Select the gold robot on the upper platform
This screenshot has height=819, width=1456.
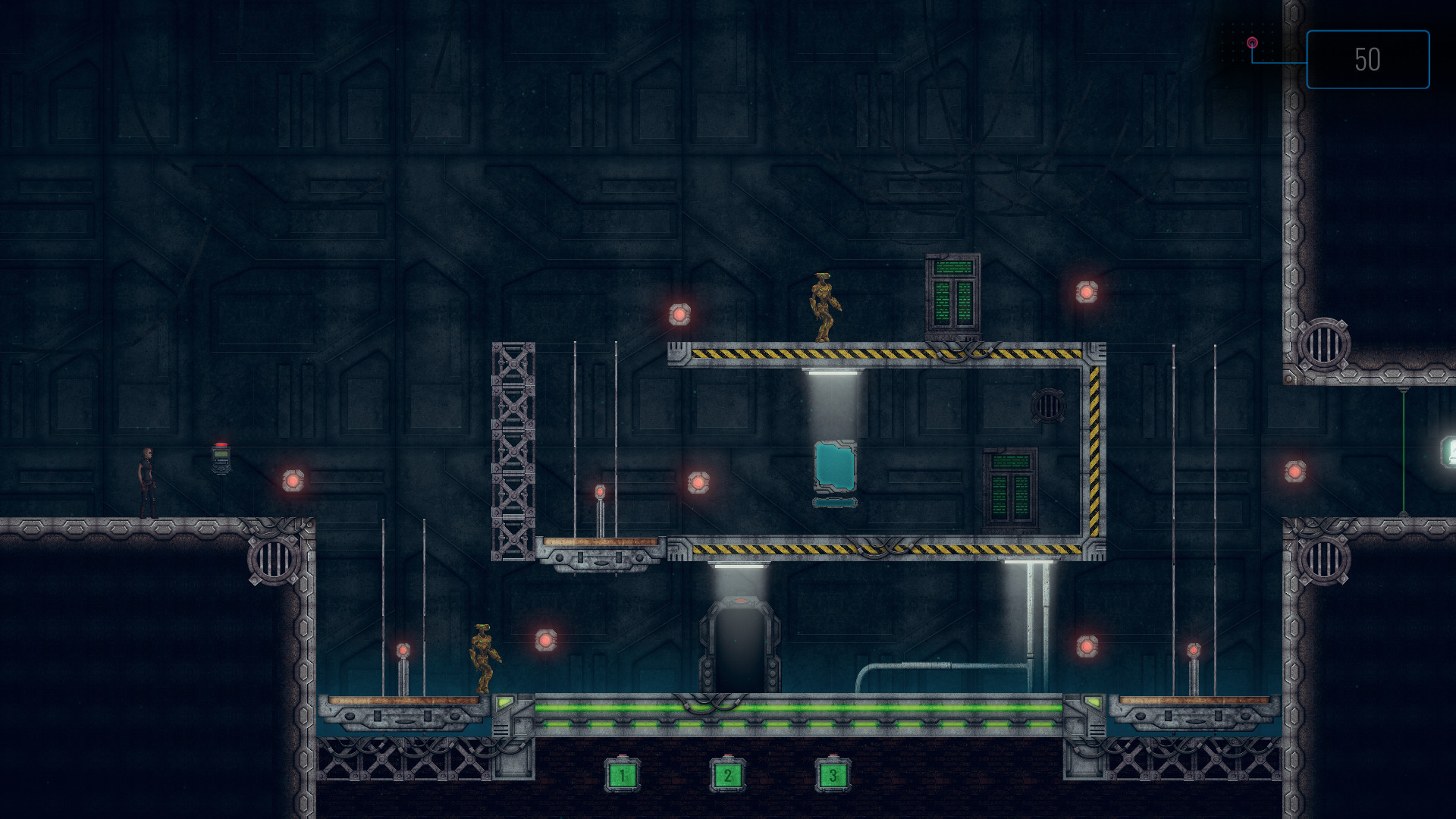[x=824, y=307]
